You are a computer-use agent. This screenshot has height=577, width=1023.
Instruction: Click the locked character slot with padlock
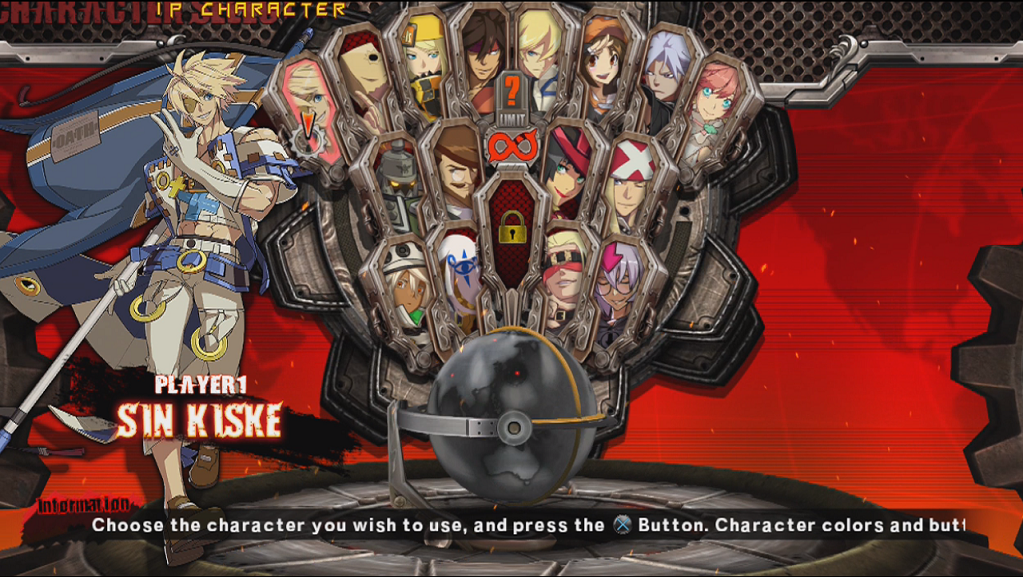coord(512,230)
